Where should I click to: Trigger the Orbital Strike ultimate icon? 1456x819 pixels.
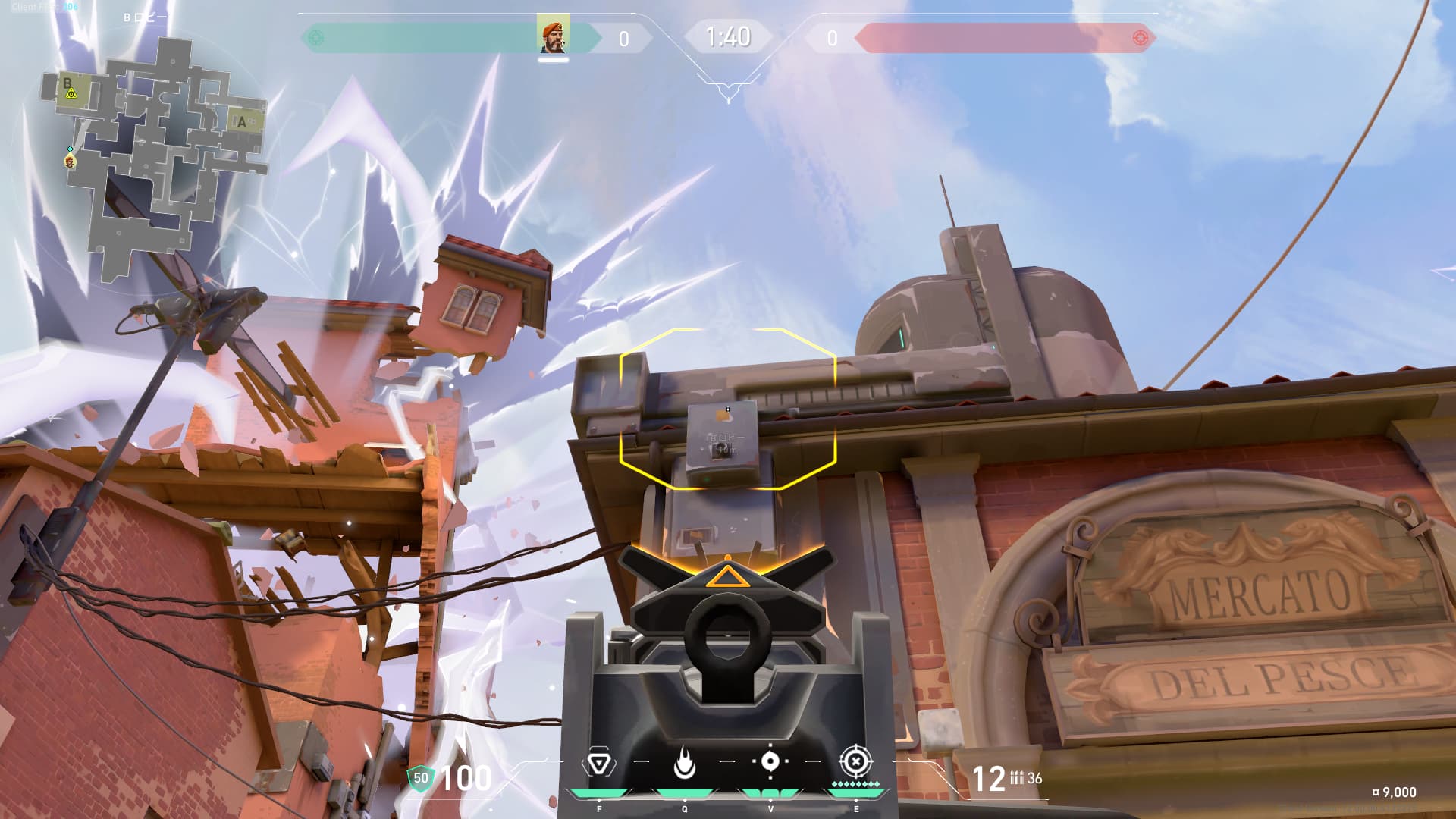pos(855,761)
